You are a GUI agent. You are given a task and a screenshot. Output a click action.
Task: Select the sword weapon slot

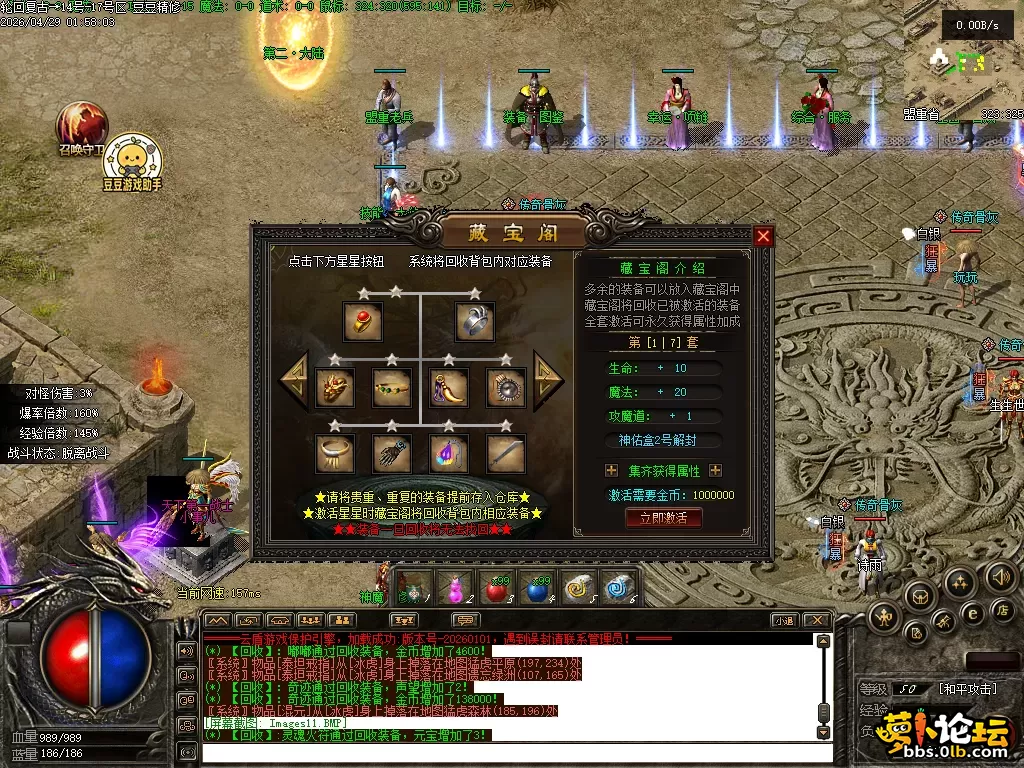[506, 453]
